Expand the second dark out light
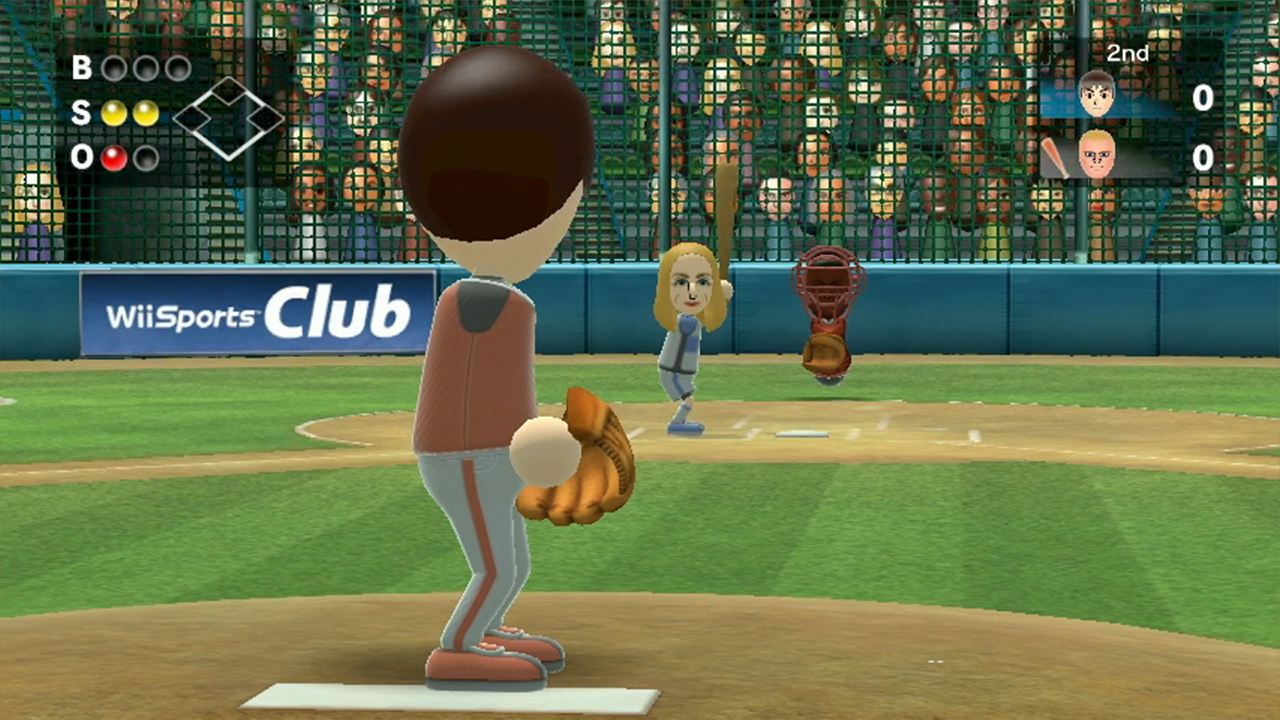 point(147,157)
